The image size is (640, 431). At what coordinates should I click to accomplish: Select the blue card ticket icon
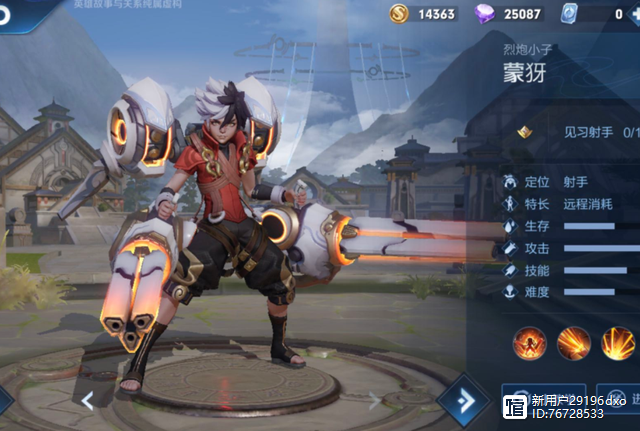point(568,14)
